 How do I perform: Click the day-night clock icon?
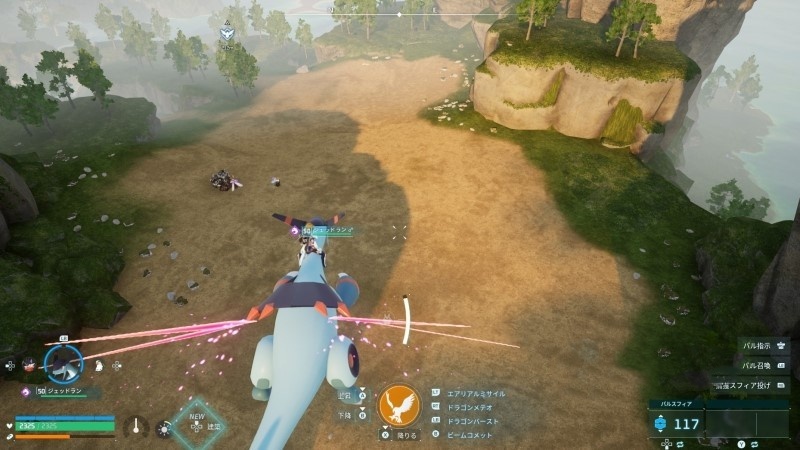163,429
